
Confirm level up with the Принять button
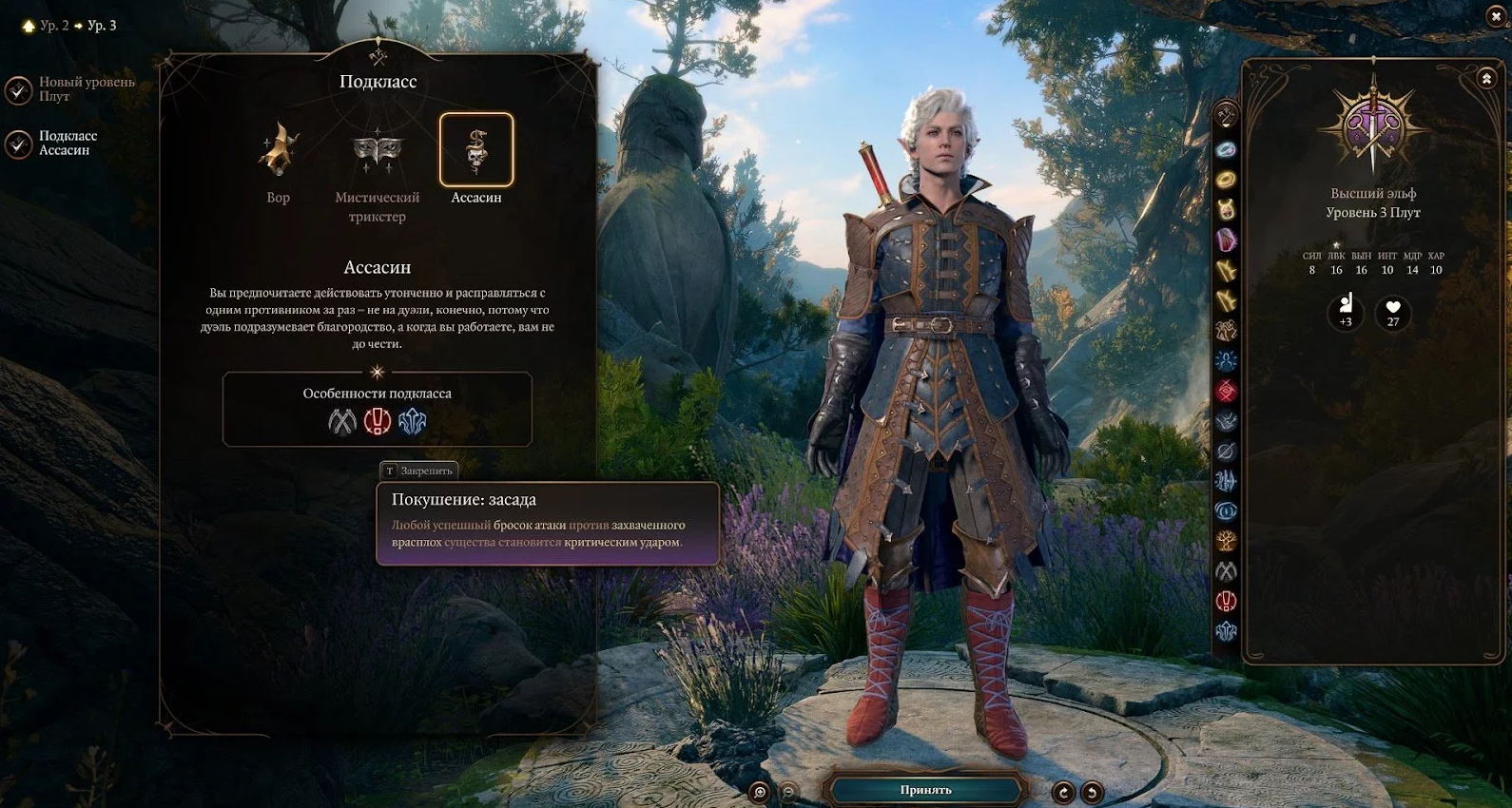tap(925, 790)
